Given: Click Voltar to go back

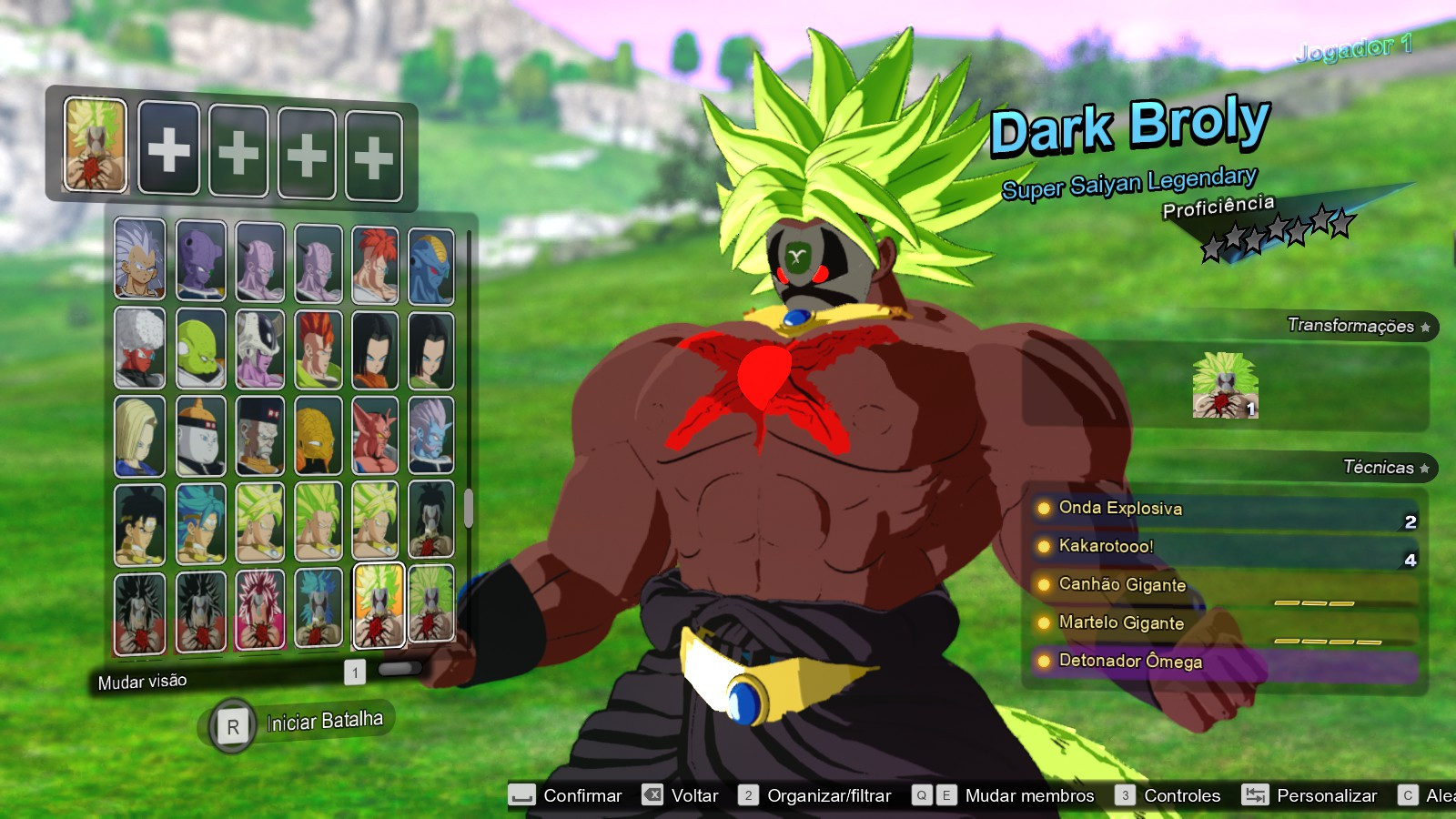Looking at the screenshot, I should pyautogui.click(x=692, y=794).
